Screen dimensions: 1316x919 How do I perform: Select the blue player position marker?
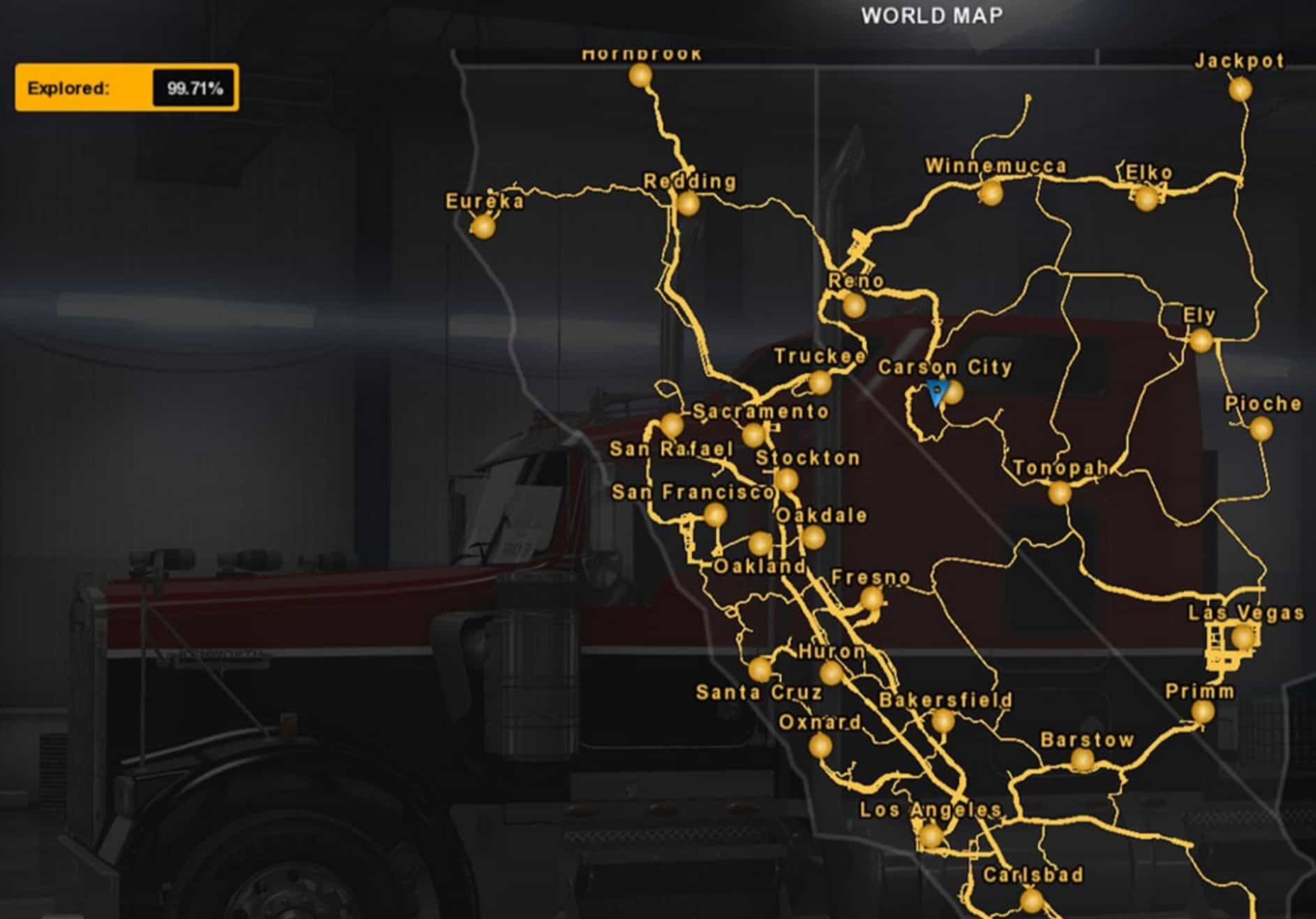click(x=936, y=394)
